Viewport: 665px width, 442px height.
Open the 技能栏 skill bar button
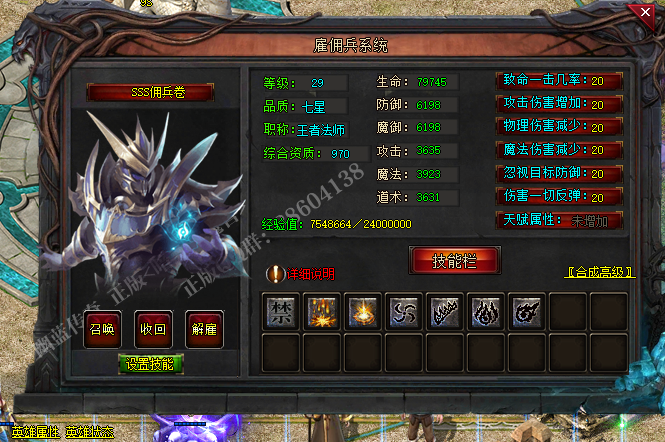pyautogui.click(x=454, y=260)
